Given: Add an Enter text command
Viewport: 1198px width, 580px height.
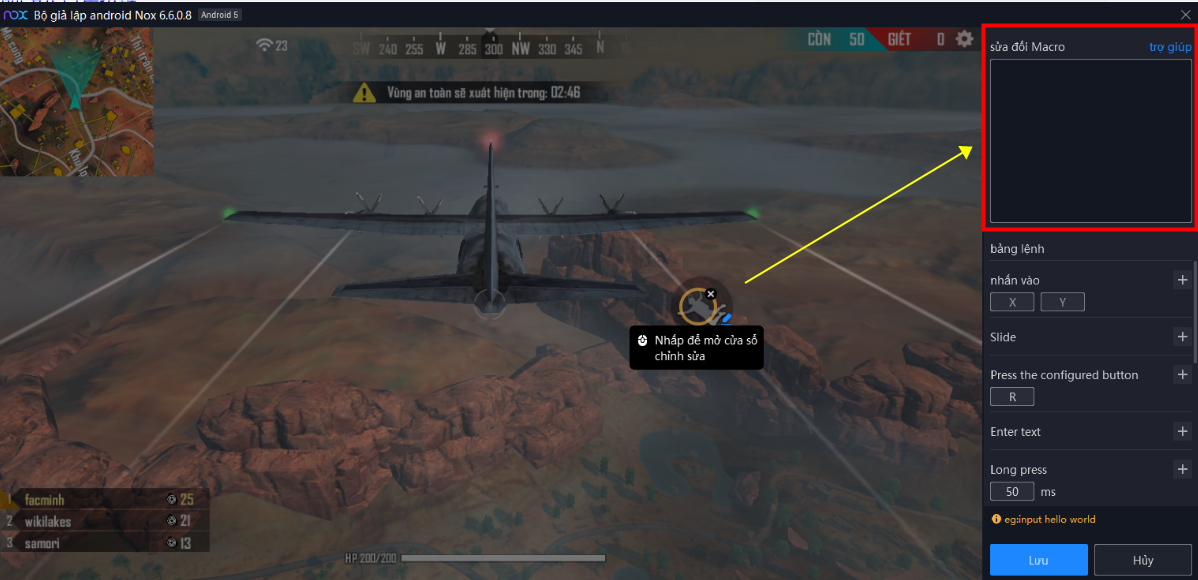Looking at the screenshot, I should [1182, 432].
